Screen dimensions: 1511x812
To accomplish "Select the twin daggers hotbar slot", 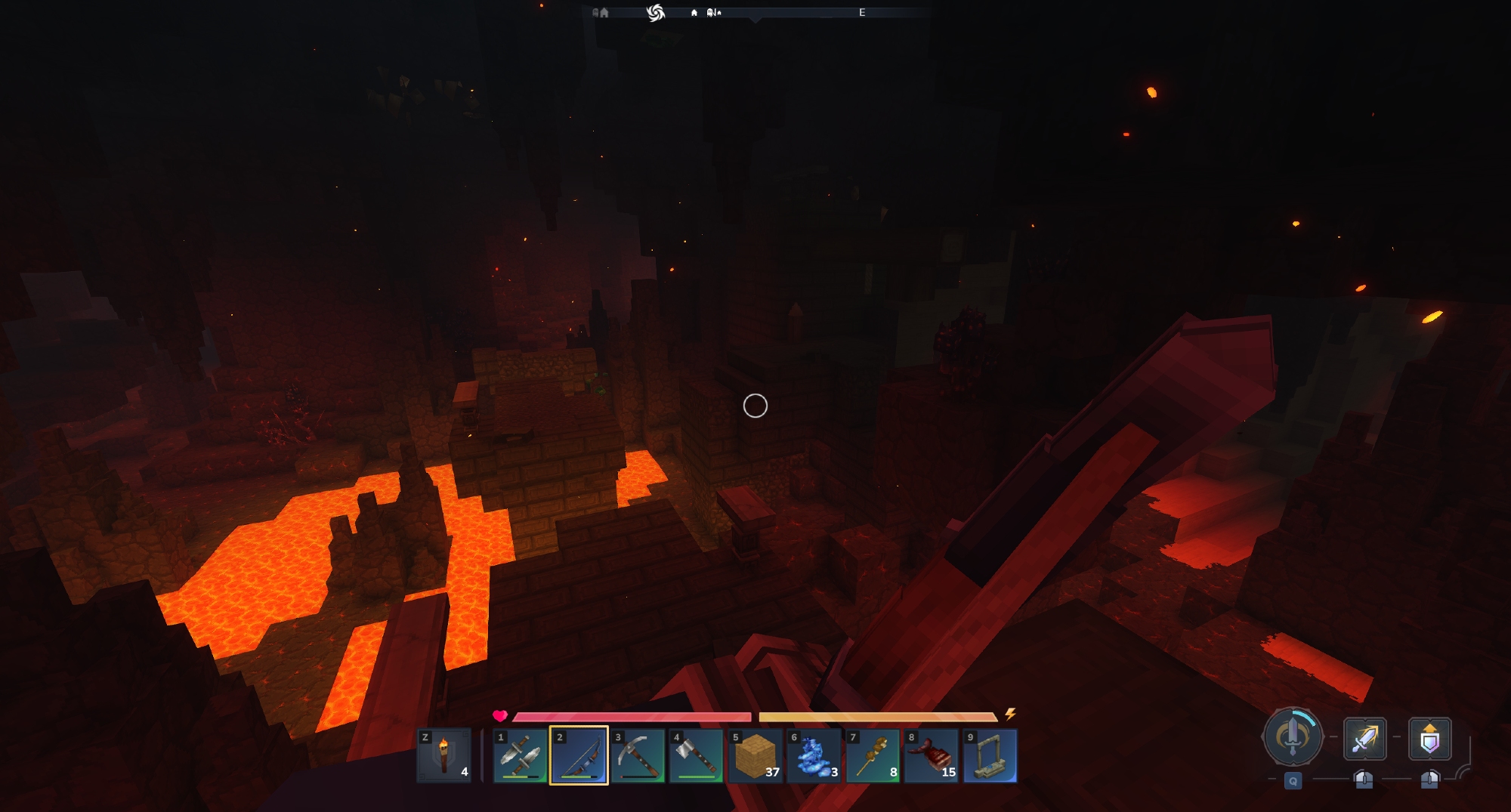I will (520, 755).
